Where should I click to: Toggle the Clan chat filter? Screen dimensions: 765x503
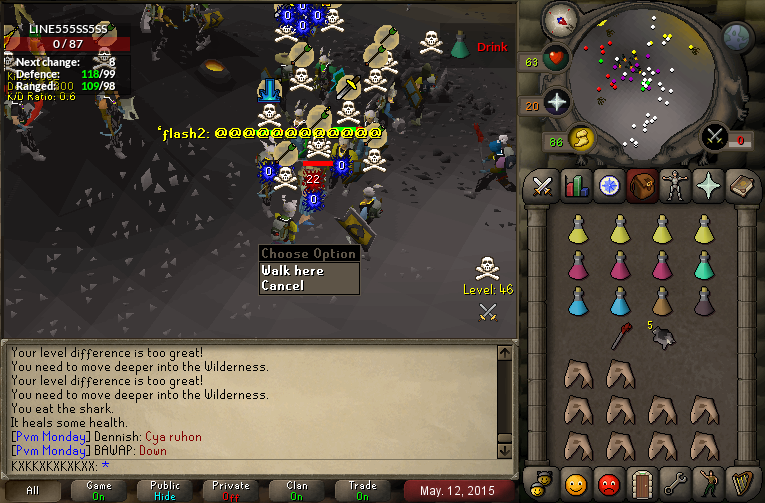[x=297, y=489]
